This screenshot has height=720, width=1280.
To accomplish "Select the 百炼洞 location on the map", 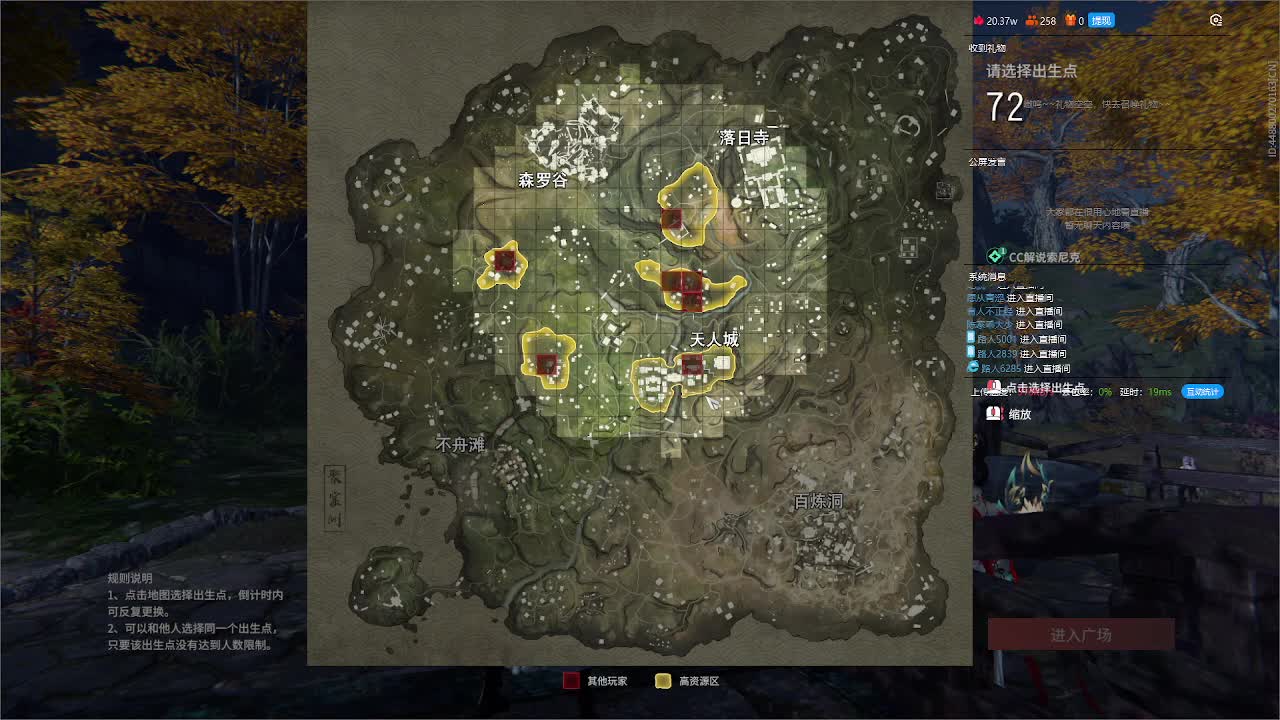I will [x=818, y=502].
